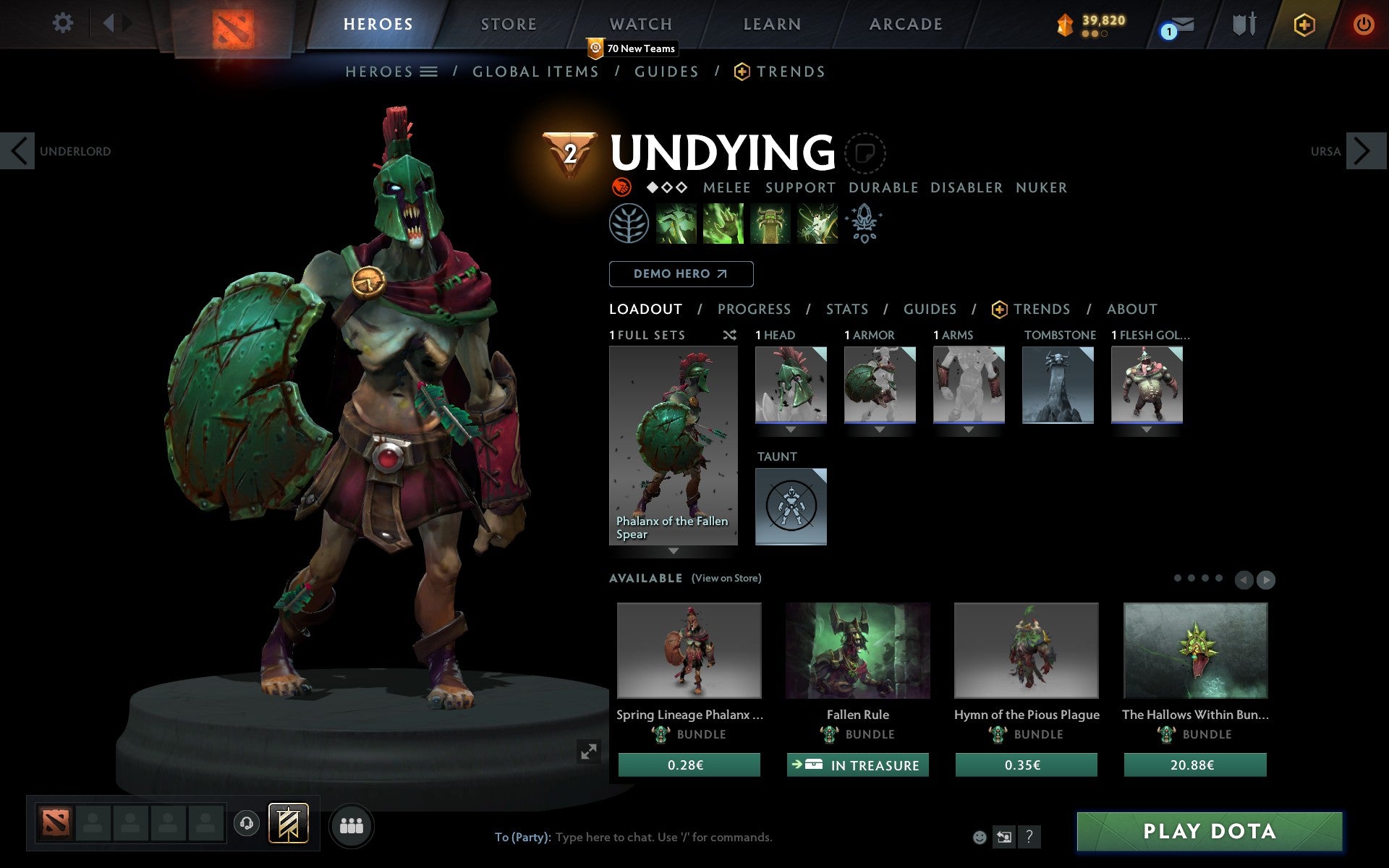Open the WATCH menu
1389x868 pixels.
[x=640, y=23]
